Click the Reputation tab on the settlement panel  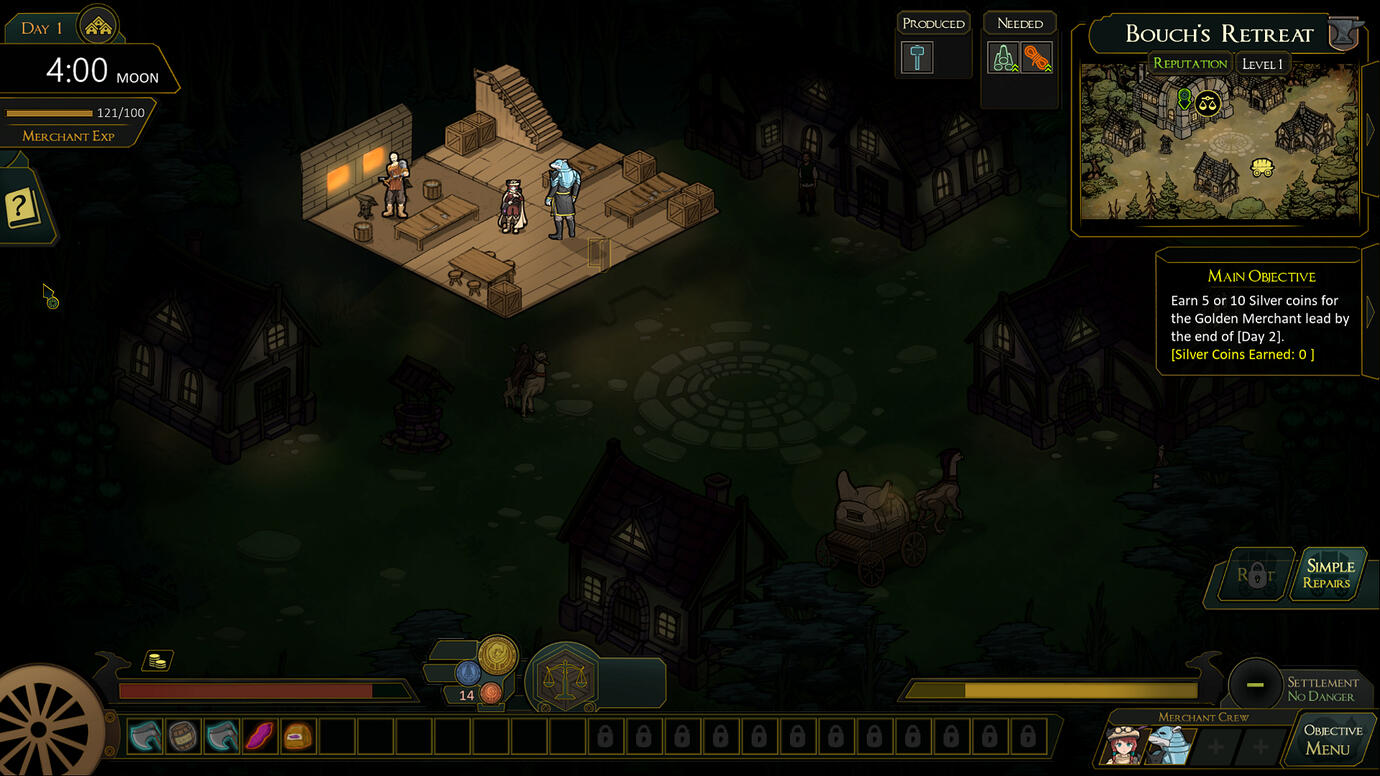[1189, 64]
